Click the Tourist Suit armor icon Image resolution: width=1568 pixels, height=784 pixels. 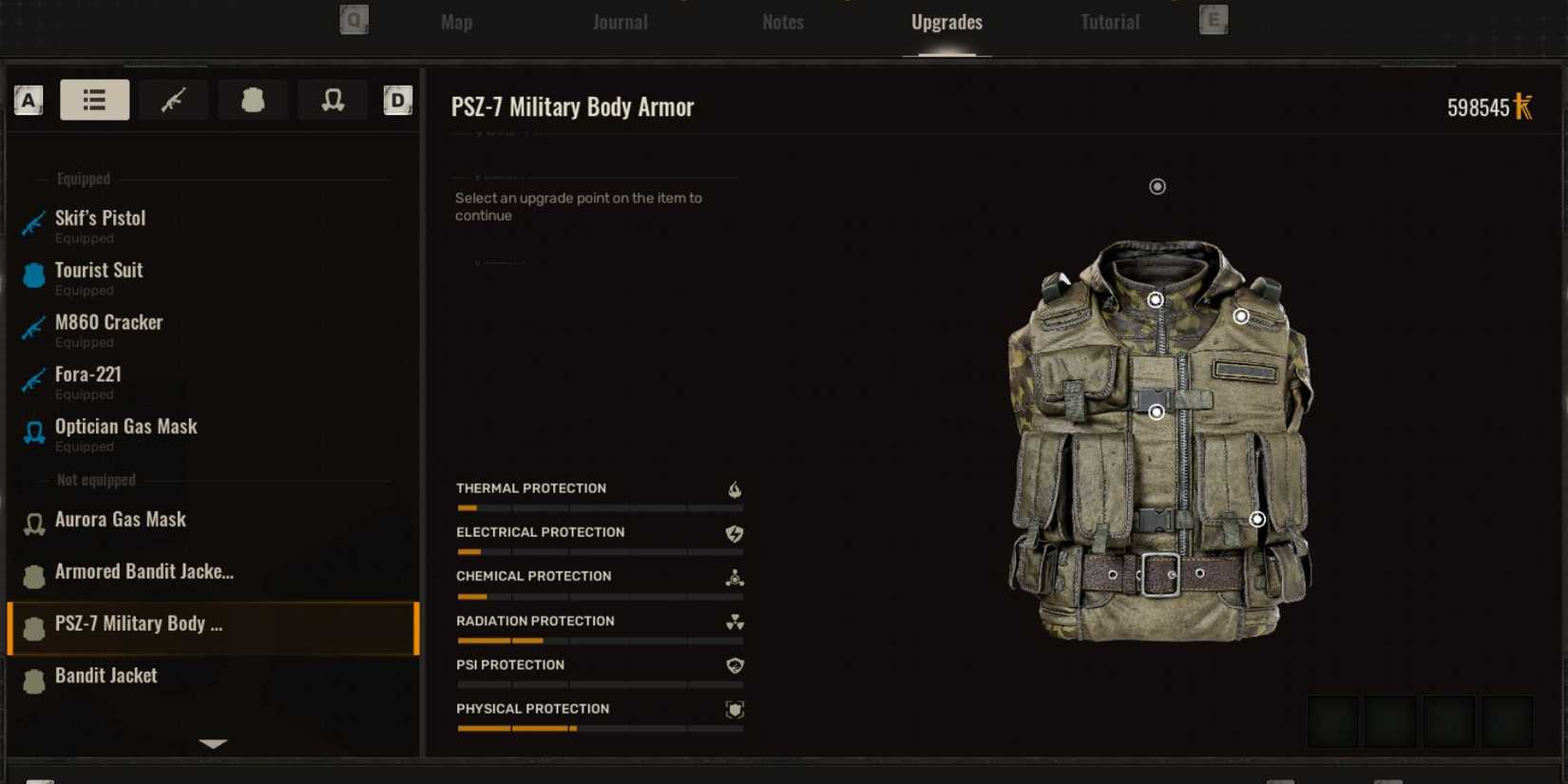[34, 277]
